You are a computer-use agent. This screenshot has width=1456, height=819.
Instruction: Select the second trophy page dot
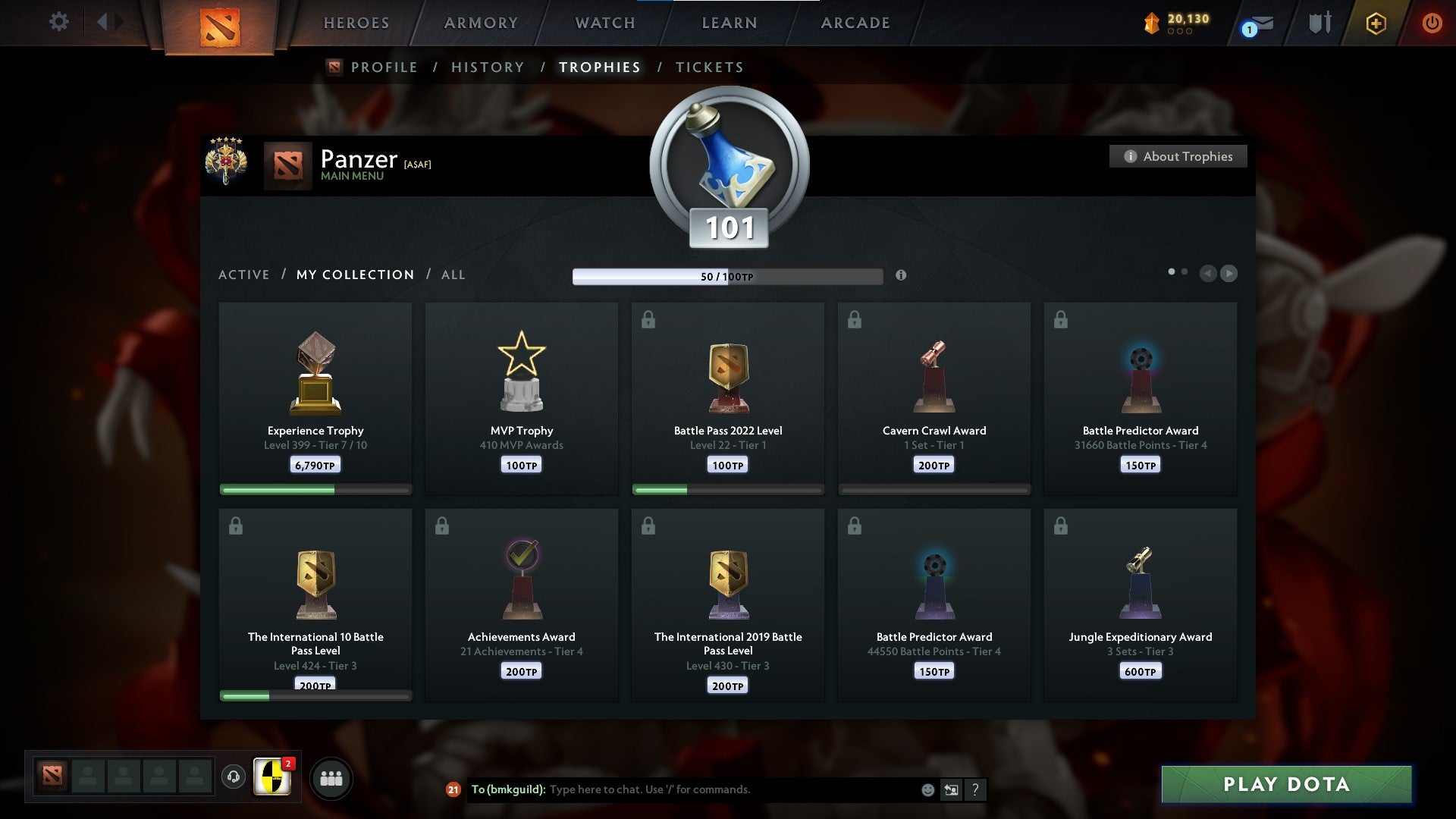click(x=1185, y=270)
